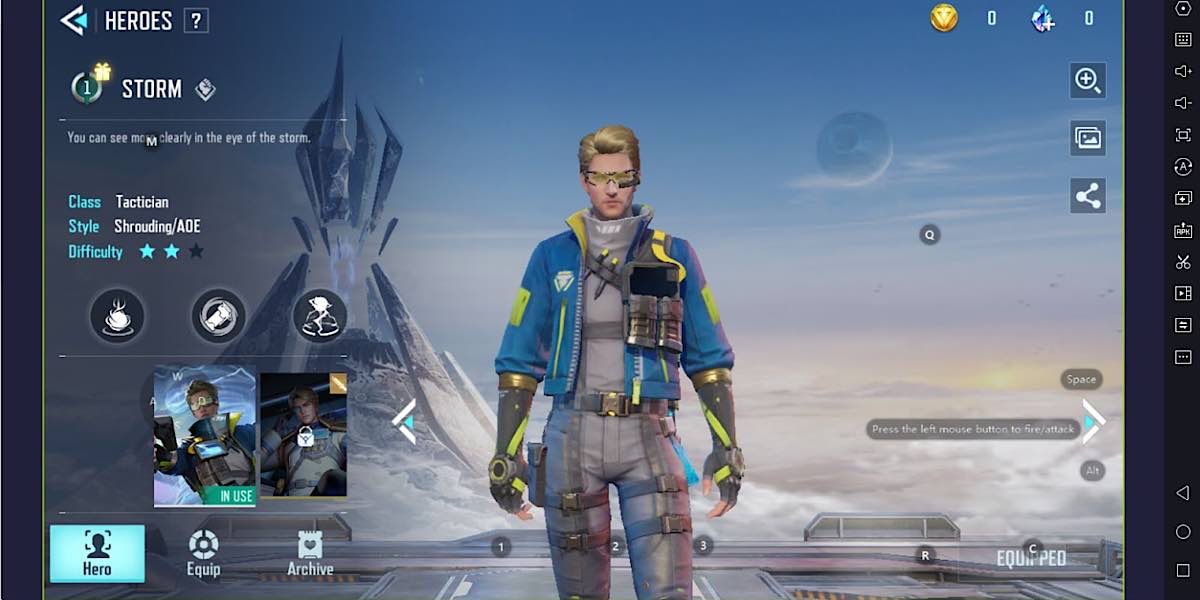Switch to the Equip tab
The image size is (1200, 600).
(203, 553)
